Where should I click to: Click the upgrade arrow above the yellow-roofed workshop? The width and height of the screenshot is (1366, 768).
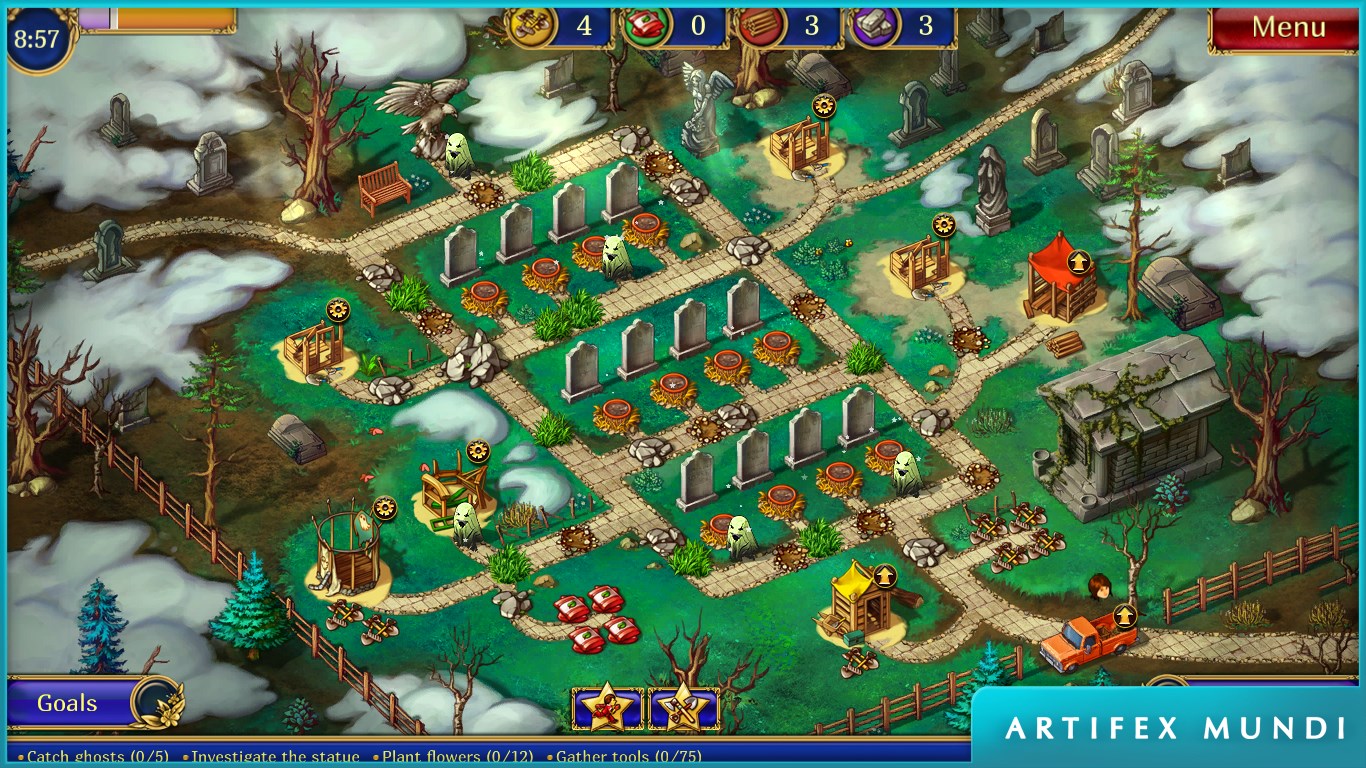pos(884,576)
